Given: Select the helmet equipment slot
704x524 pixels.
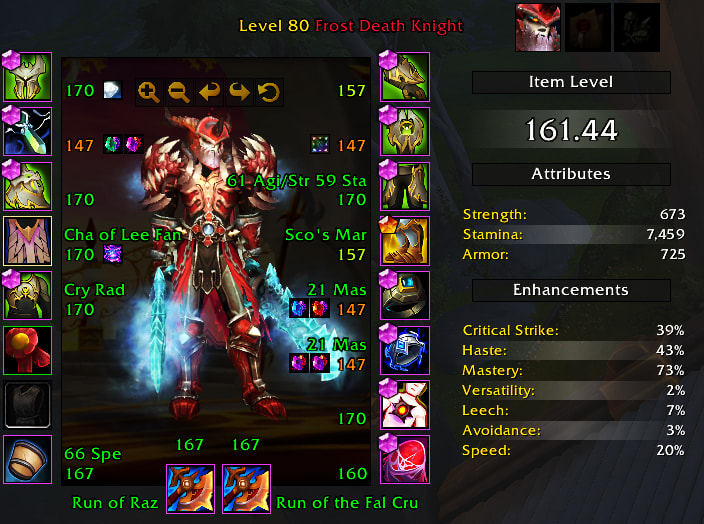Looking at the screenshot, I should 28,75.
